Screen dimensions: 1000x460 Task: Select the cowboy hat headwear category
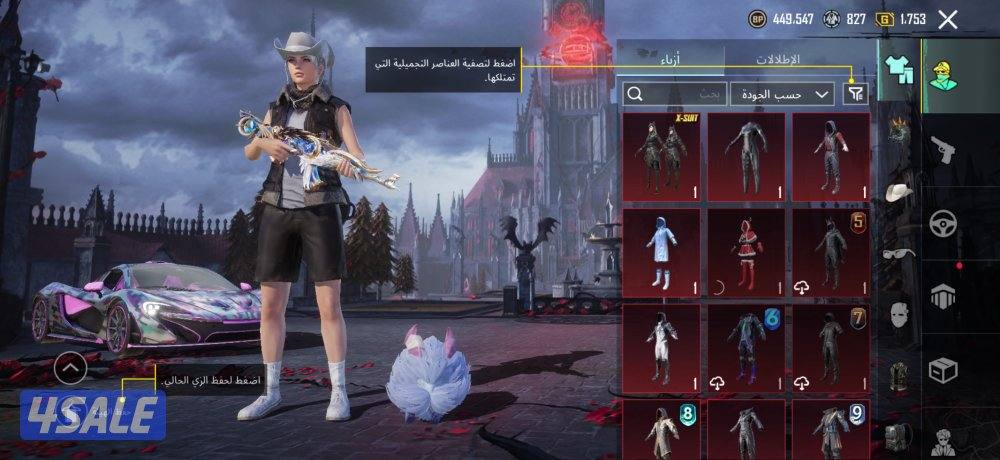pyautogui.click(x=898, y=190)
